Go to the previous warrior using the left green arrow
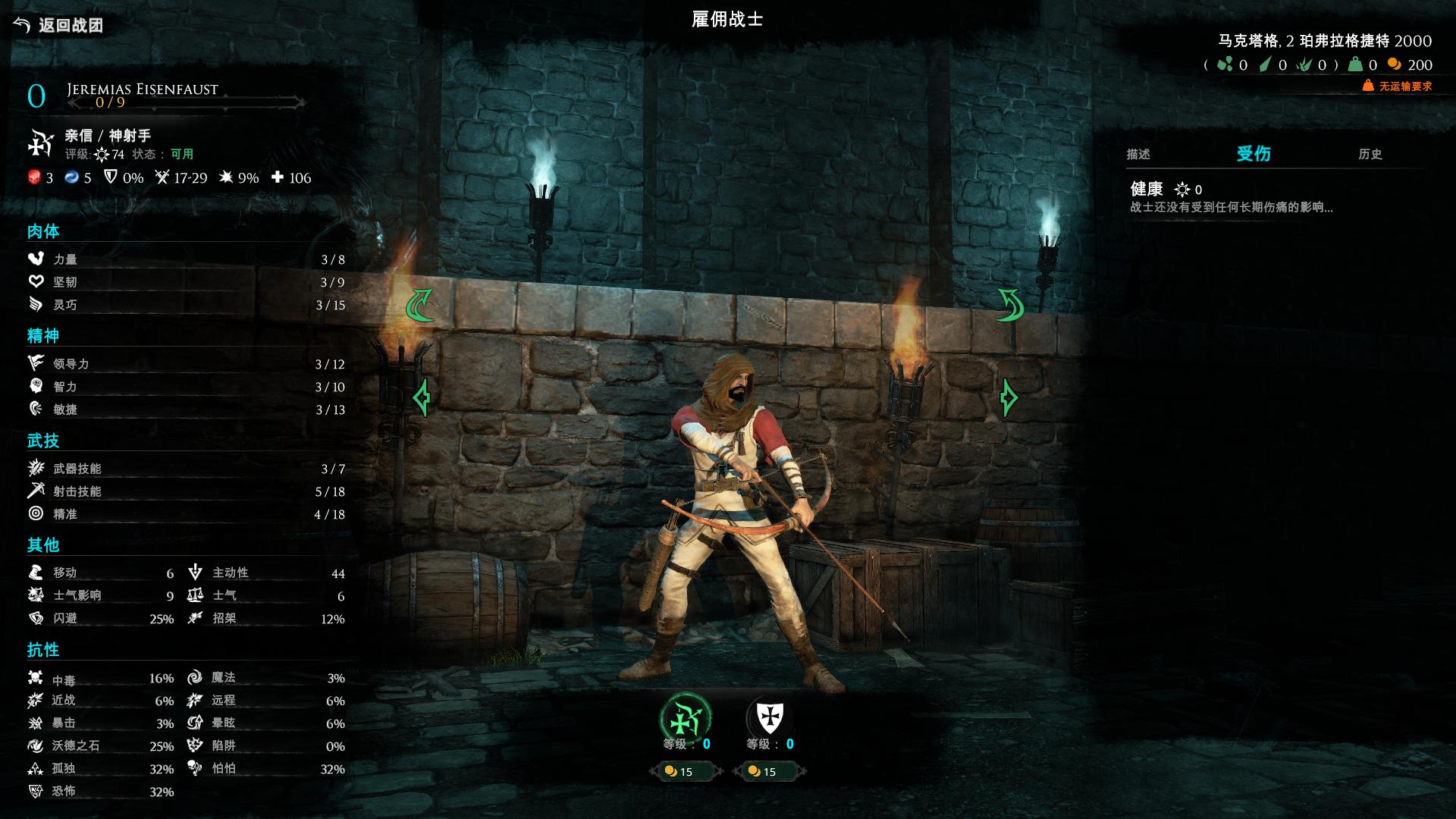The image size is (1456, 819). pos(422,397)
